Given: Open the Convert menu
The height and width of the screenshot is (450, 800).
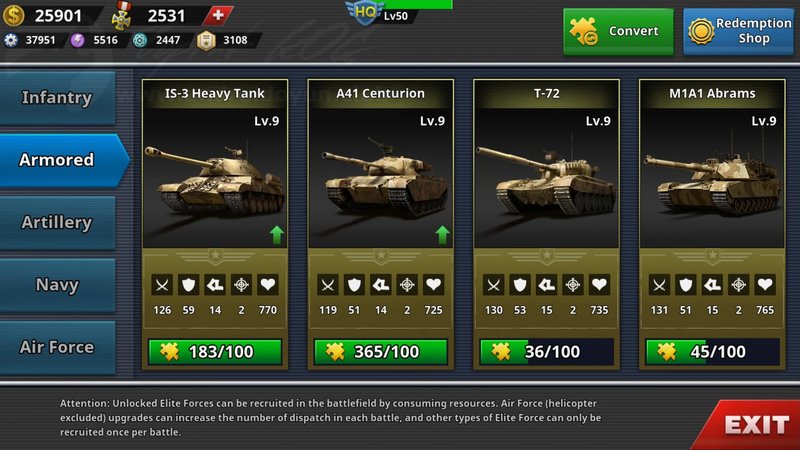Looking at the screenshot, I should [x=617, y=31].
